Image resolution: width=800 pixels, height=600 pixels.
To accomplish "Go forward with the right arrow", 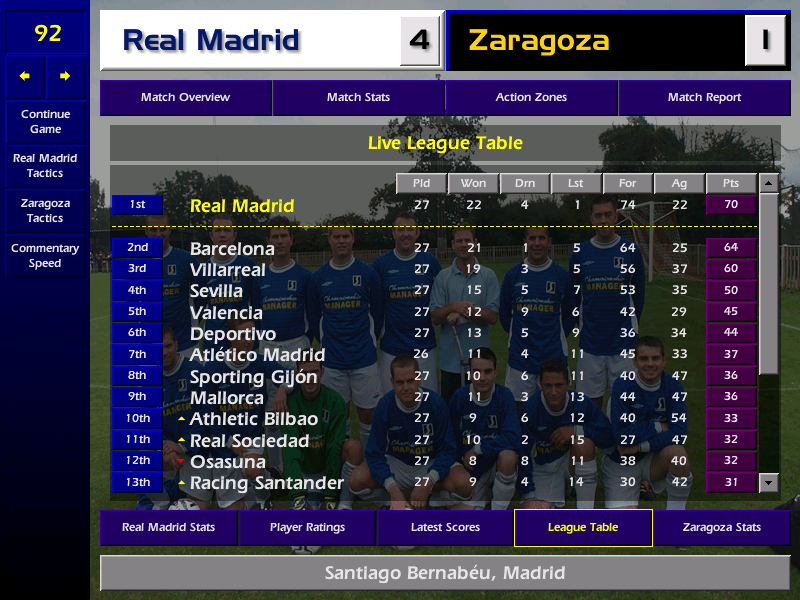I will click(65, 76).
